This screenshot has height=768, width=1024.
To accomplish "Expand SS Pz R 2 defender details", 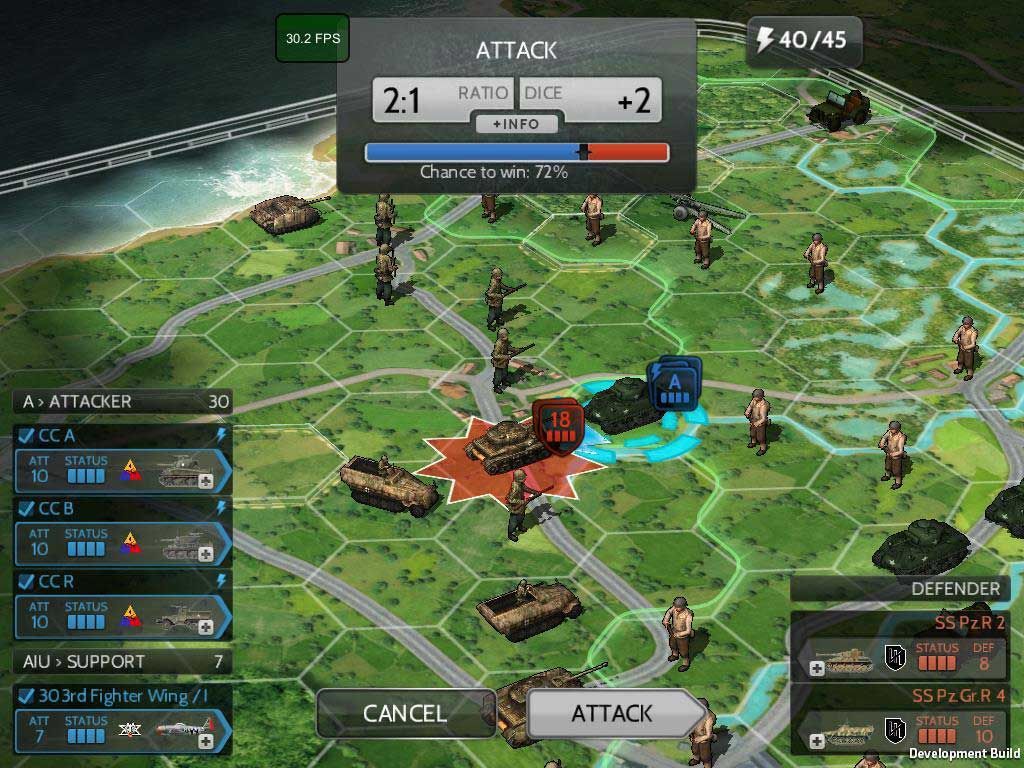I will click(817, 669).
